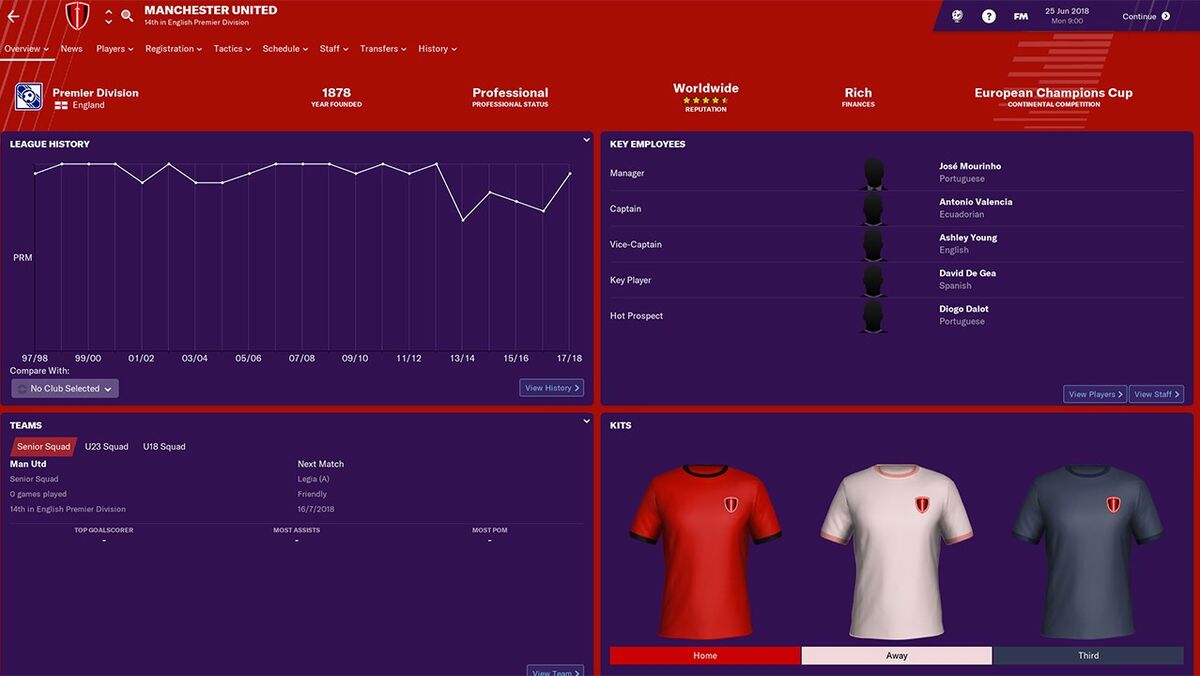Screen dimensions: 1200x676
Task: Click the View History button
Action: 551,388
